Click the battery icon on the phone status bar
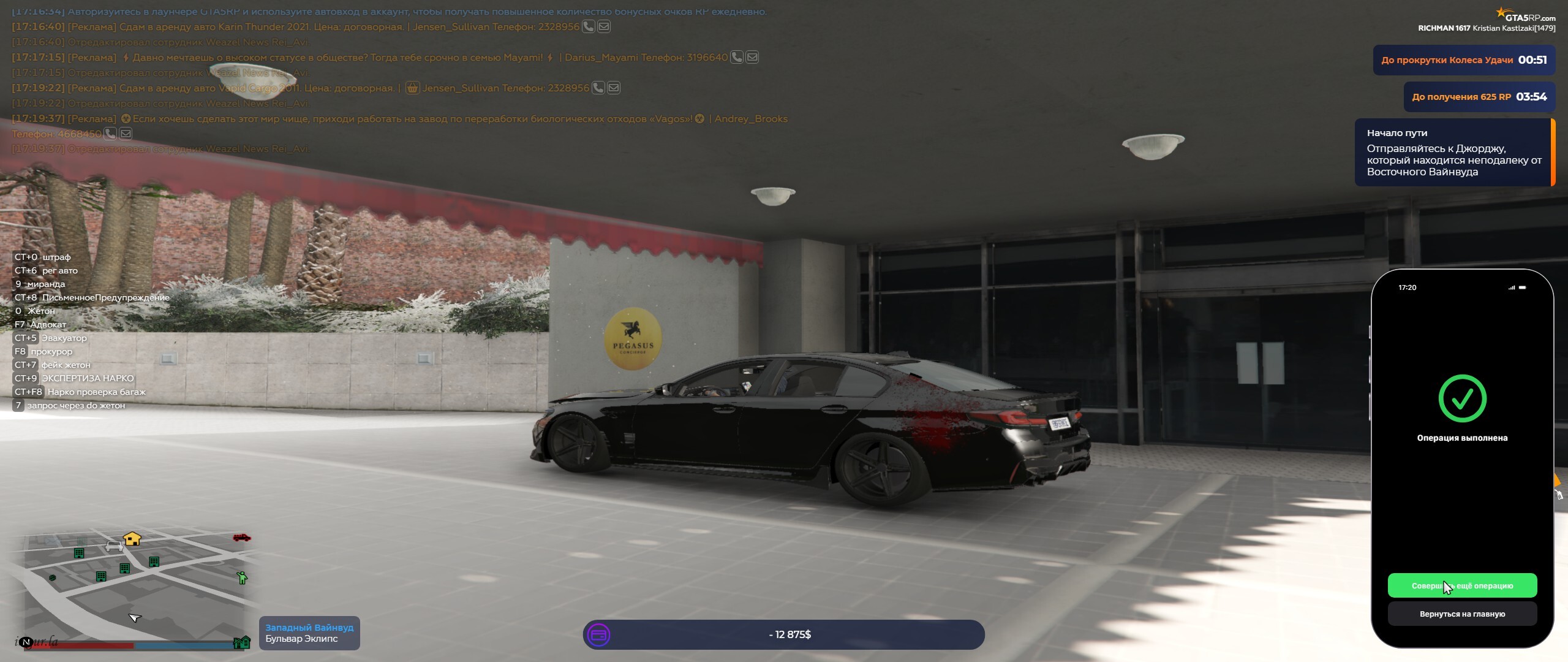Image resolution: width=1568 pixels, height=662 pixels. [1523, 286]
